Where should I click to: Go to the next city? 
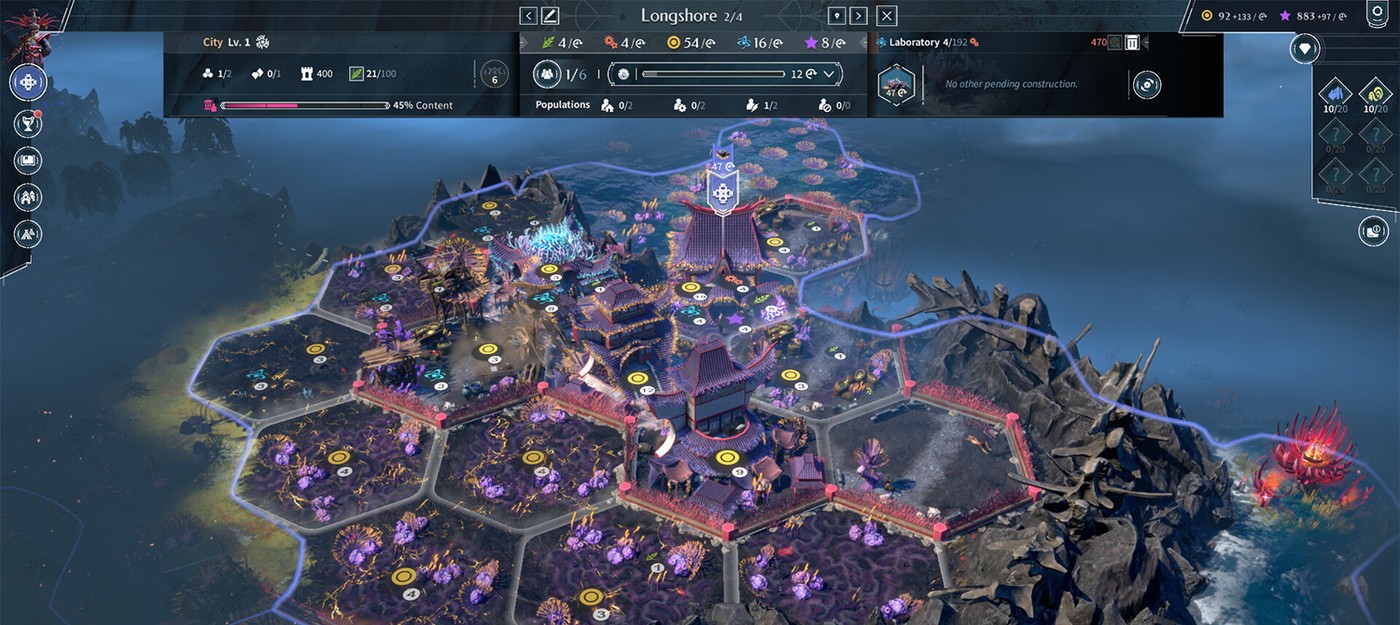pos(860,16)
